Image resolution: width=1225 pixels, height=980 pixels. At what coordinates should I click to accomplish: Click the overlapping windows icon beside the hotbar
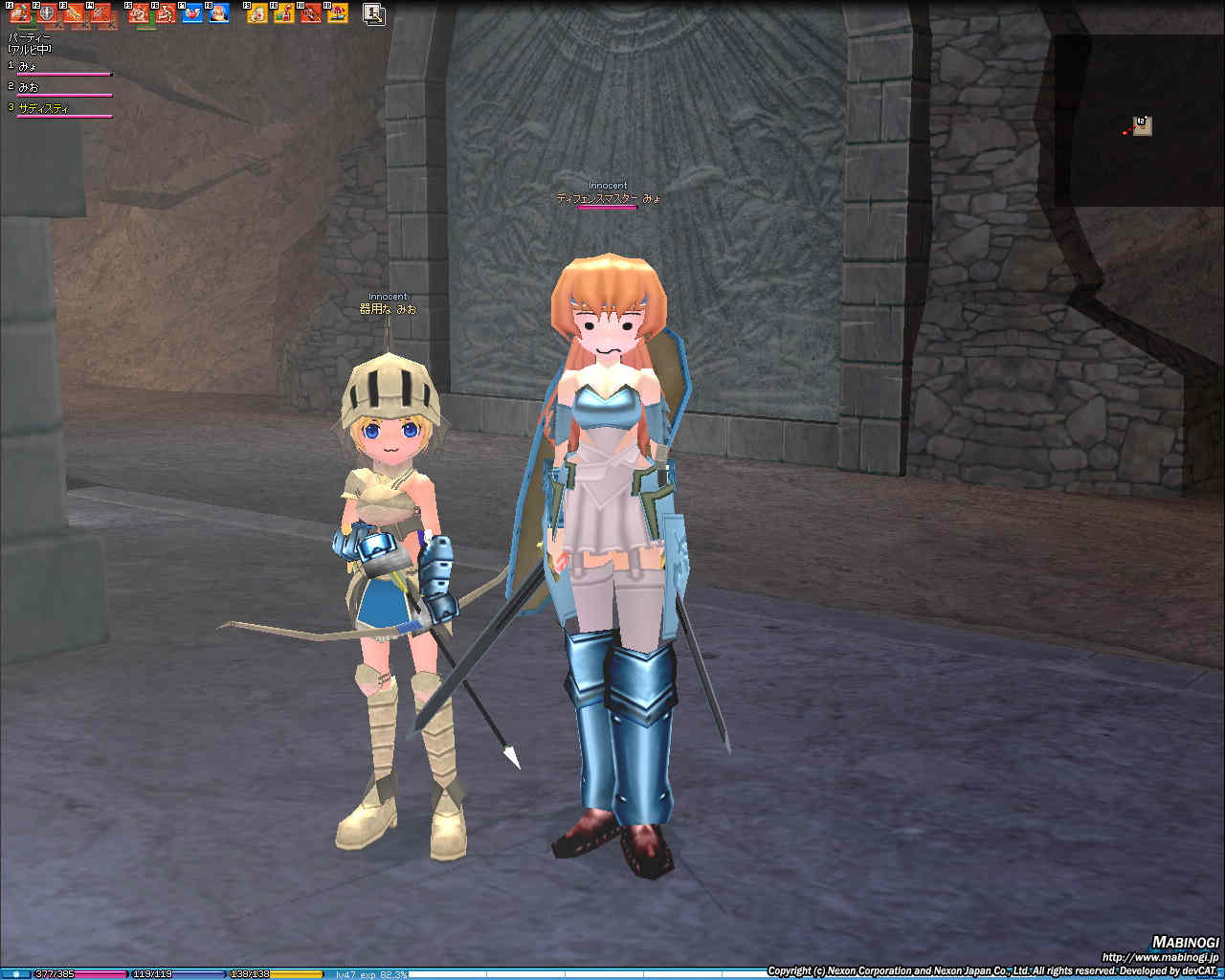click(374, 13)
